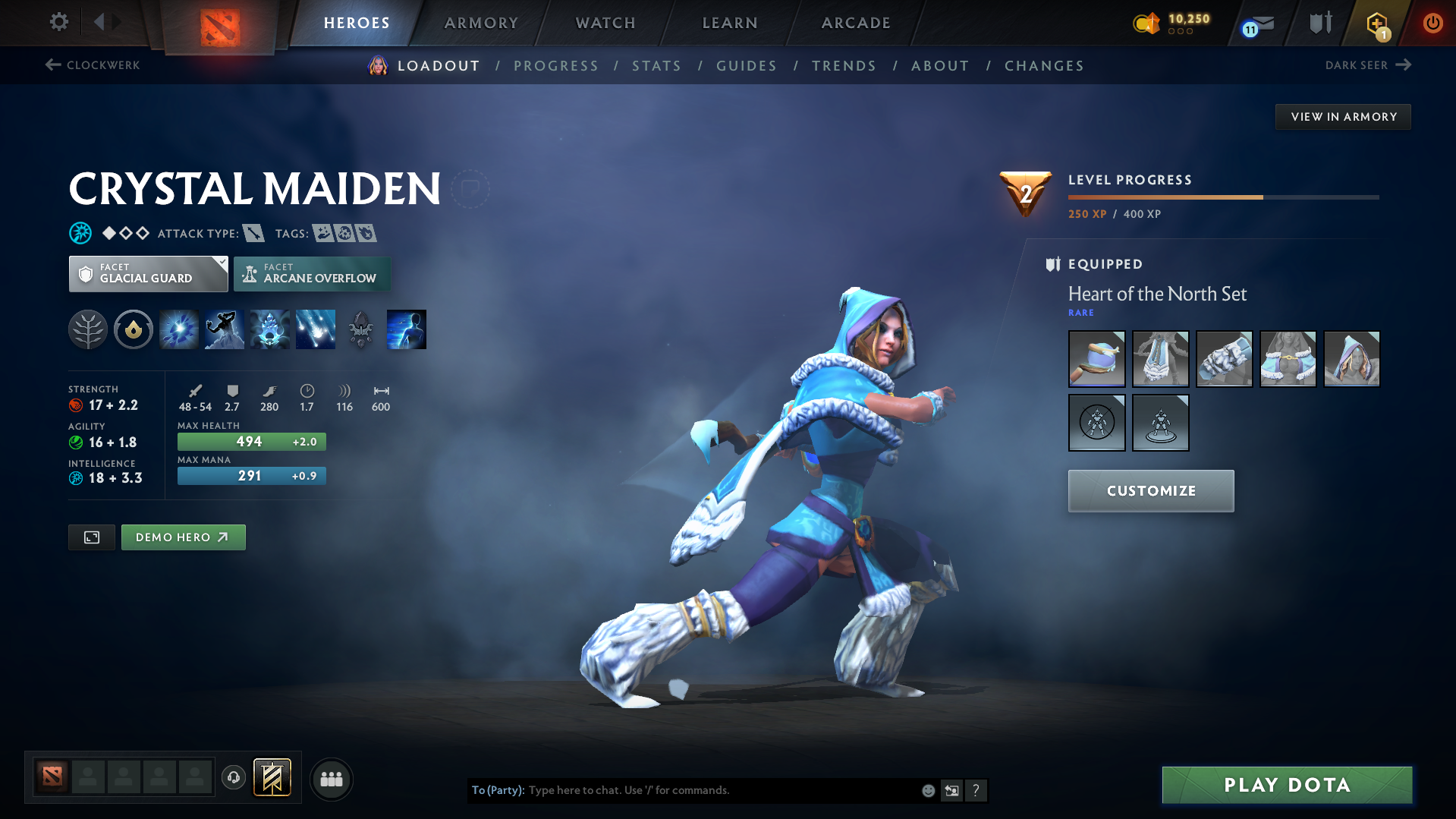Image resolution: width=1456 pixels, height=819 pixels.
Task: Focus the party chat input box
Action: tap(721, 790)
